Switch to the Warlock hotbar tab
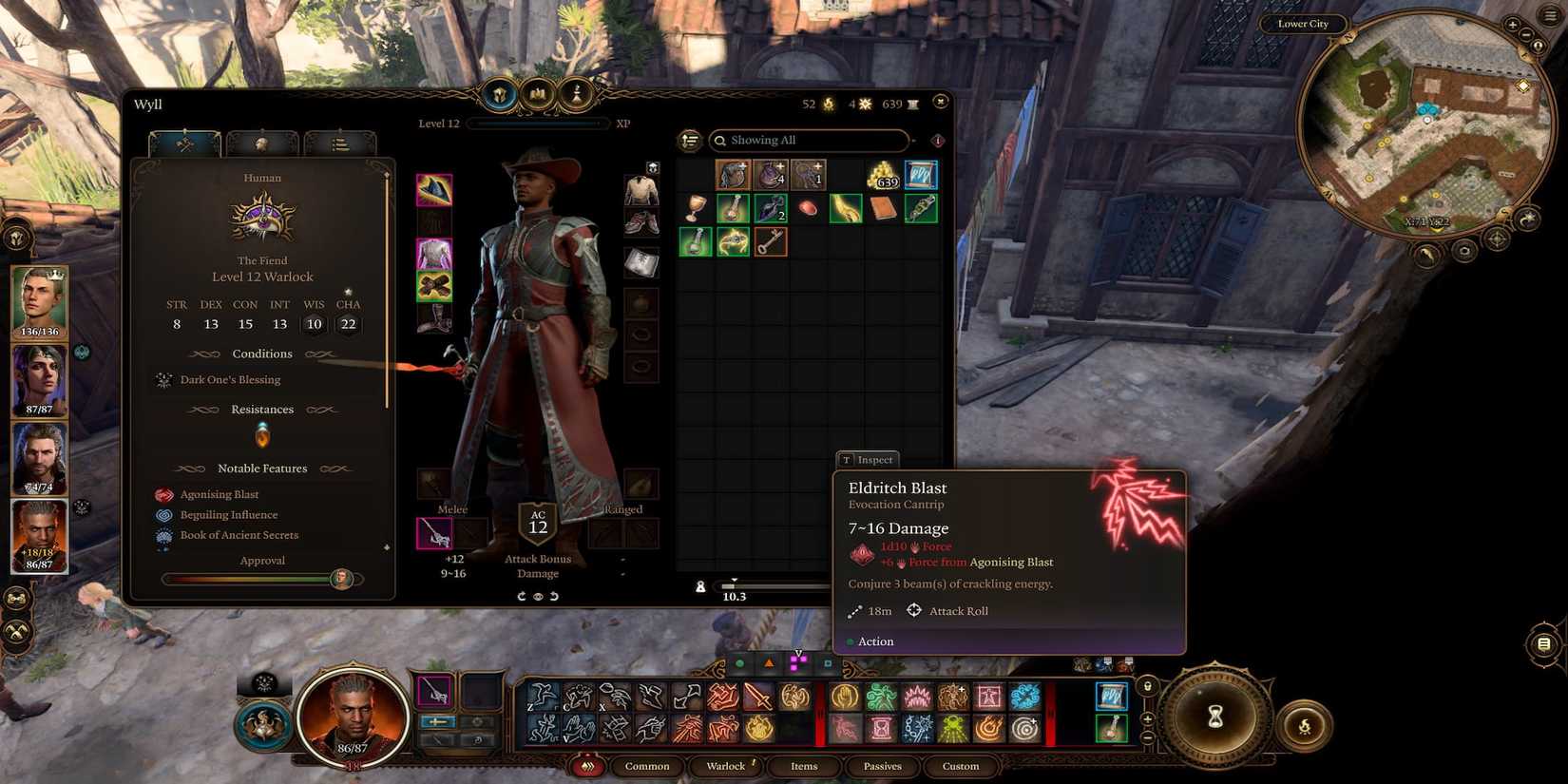This screenshot has width=1568, height=784. [726, 766]
